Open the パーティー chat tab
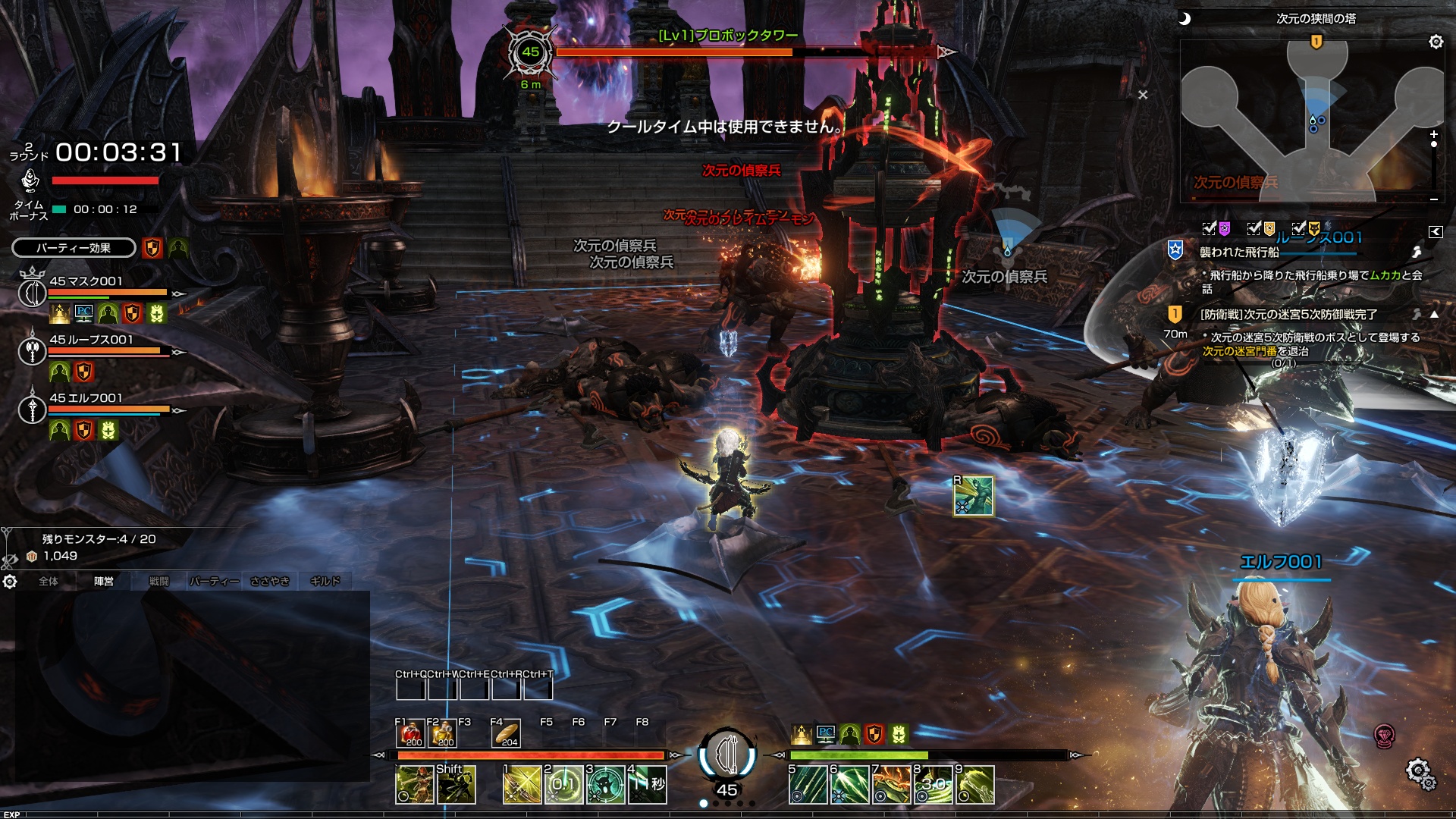The image size is (1456, 819). (x=214, y=582)
